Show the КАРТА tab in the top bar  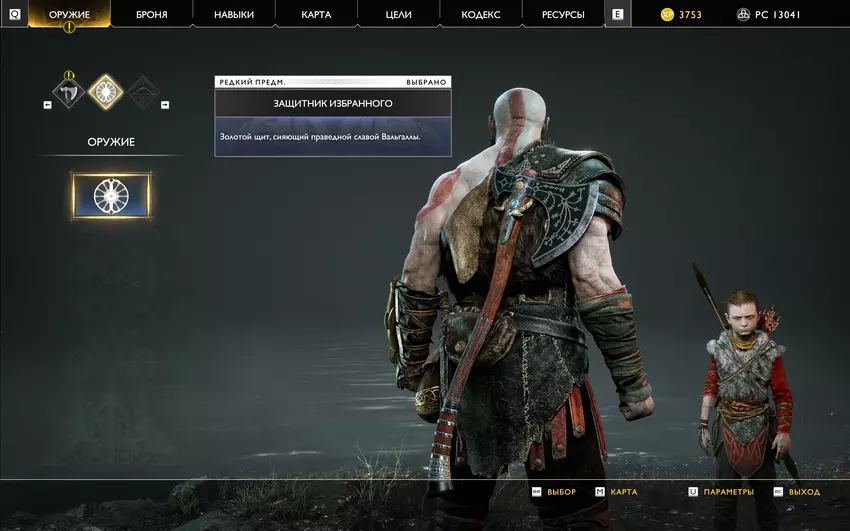(316, 15)
